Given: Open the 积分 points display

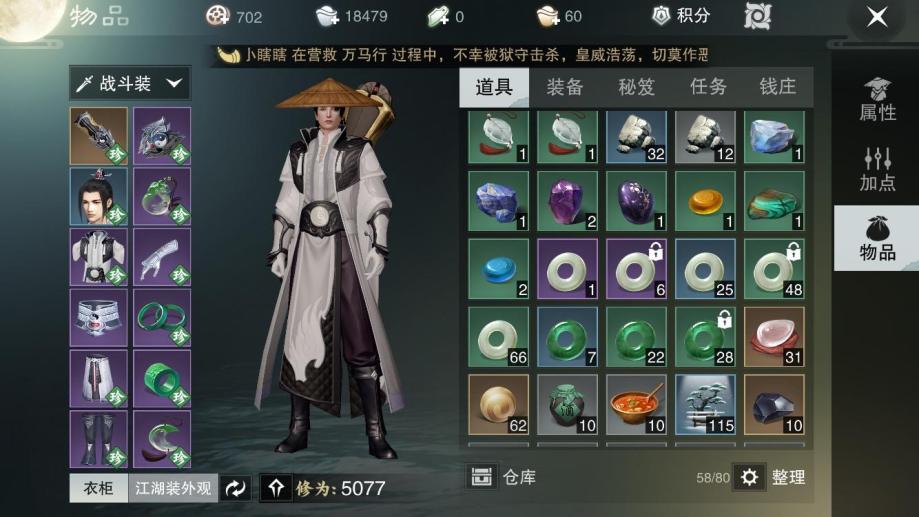Looking at the screenshot, I should (681, 16).
